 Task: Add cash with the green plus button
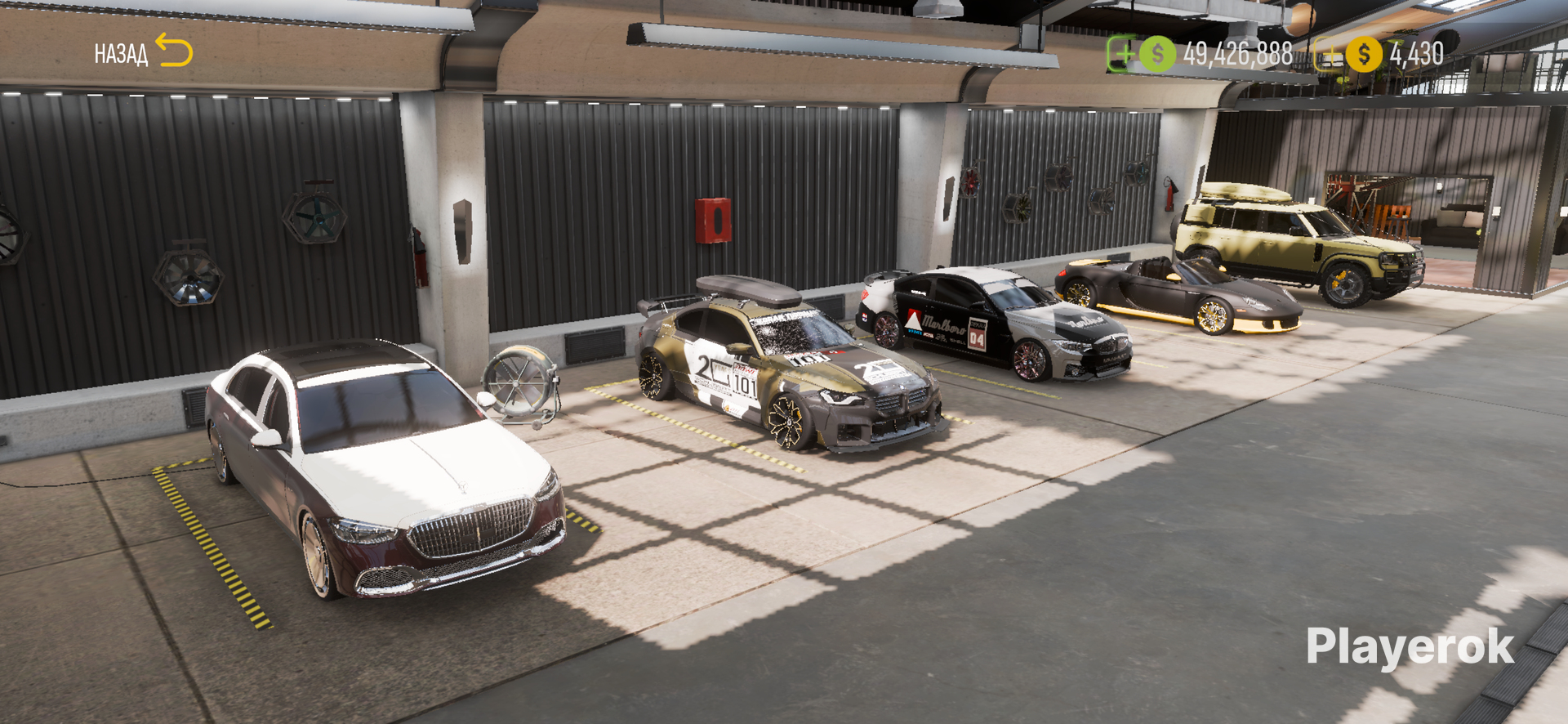(1123, 54)
